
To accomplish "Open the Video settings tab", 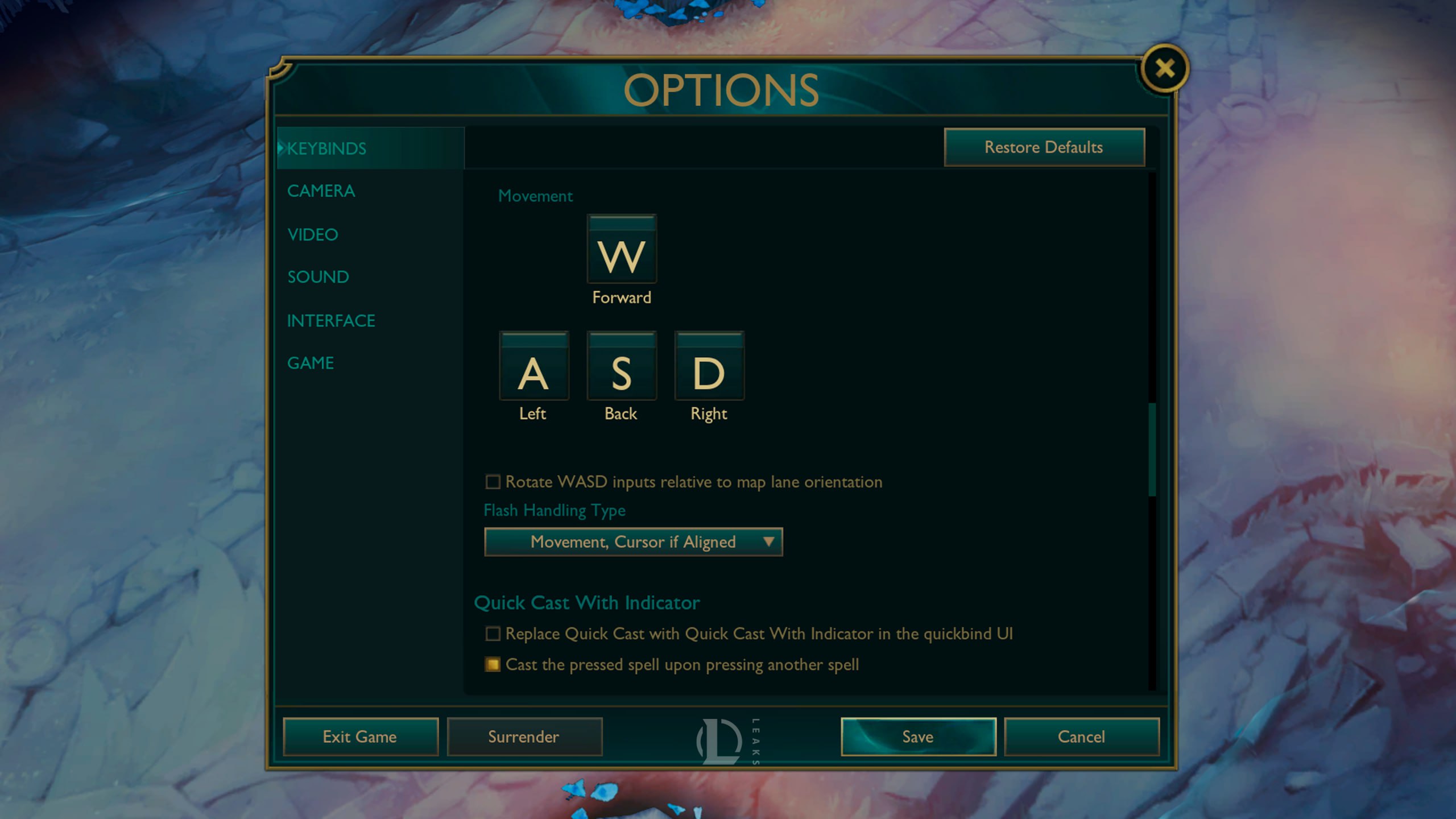I will click(313, 234).
